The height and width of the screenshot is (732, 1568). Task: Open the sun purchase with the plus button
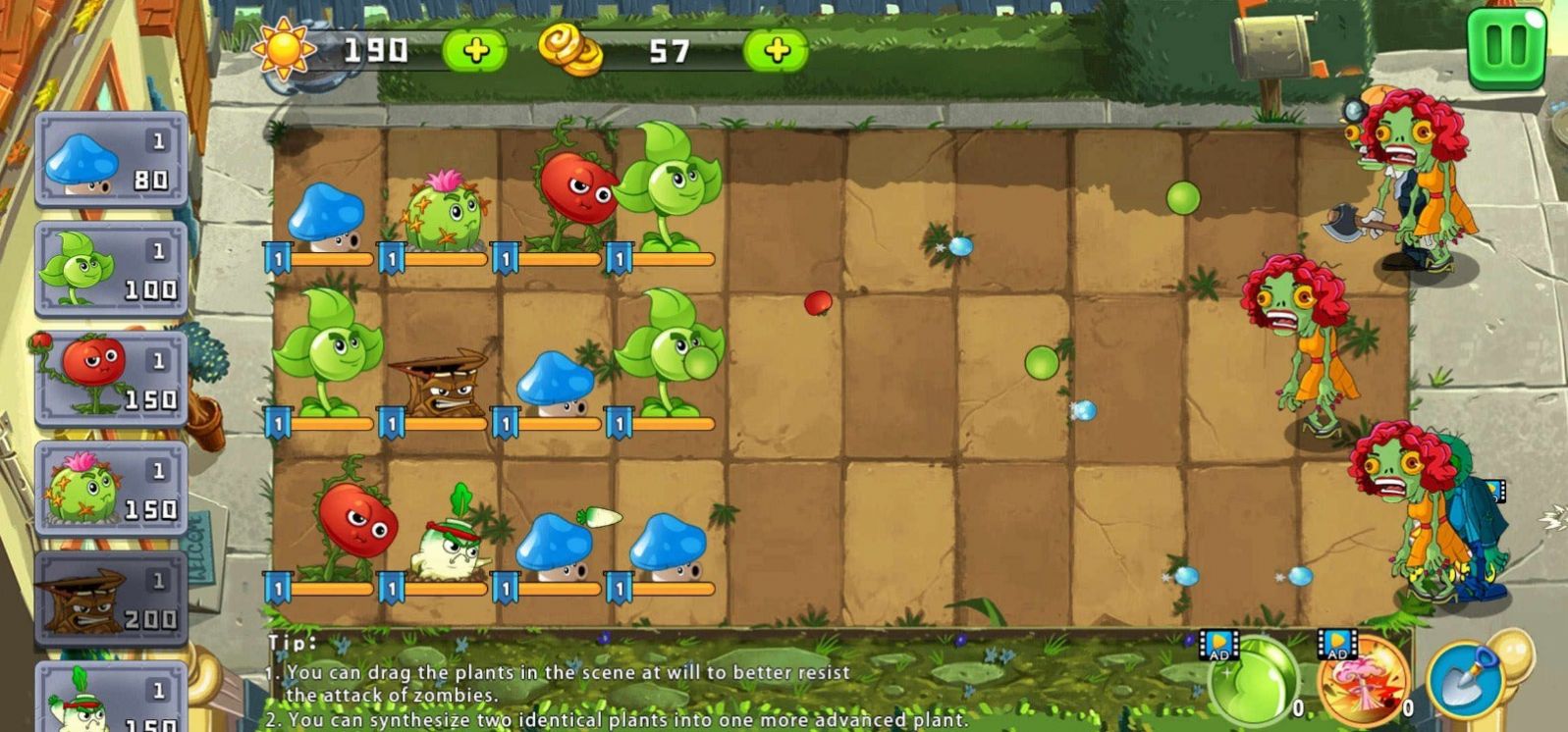(475, 48)
